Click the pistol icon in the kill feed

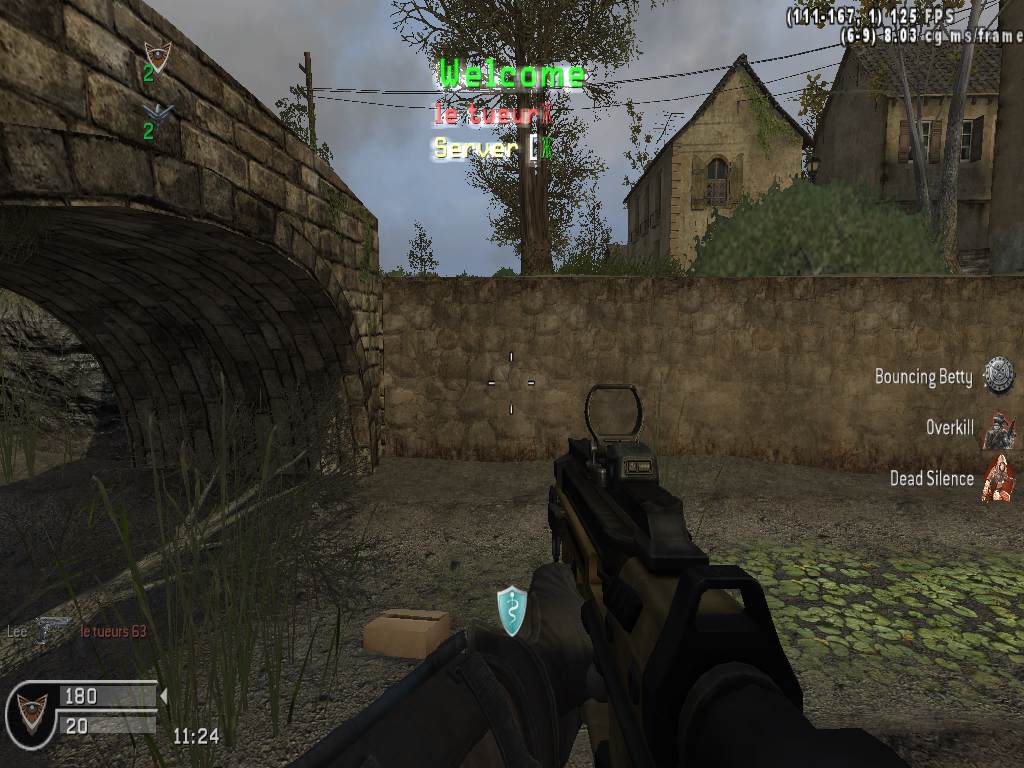tap(52, 629)
